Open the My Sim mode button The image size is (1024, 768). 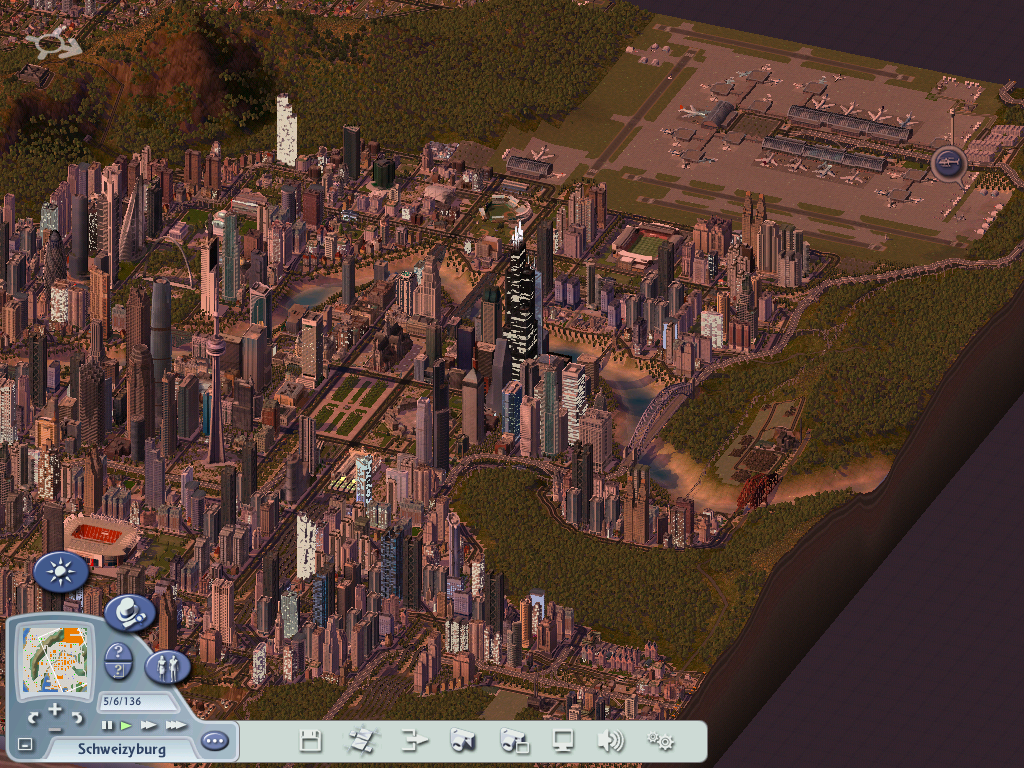[x=167, y=667]
